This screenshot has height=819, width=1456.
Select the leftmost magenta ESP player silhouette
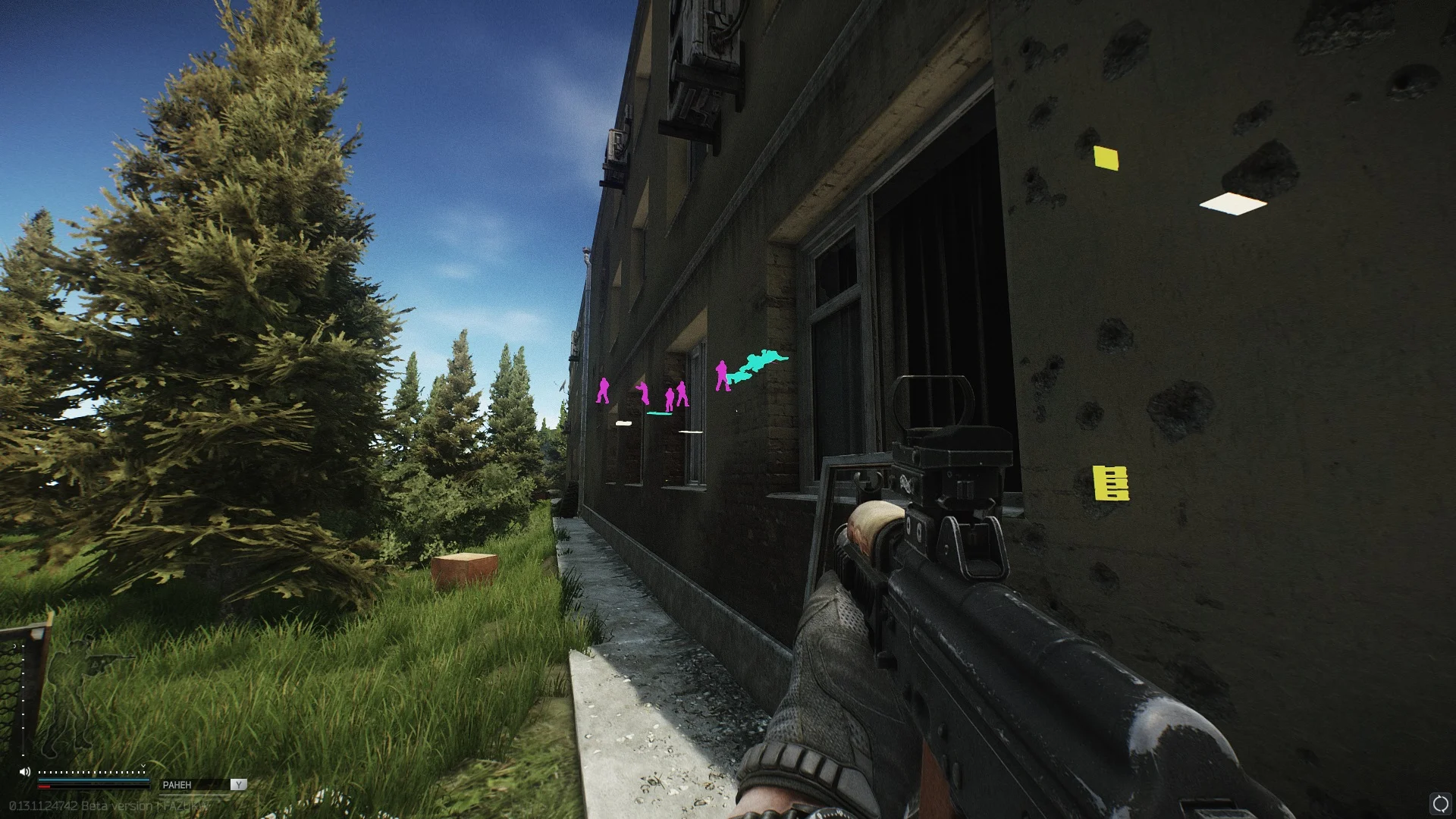604,391
